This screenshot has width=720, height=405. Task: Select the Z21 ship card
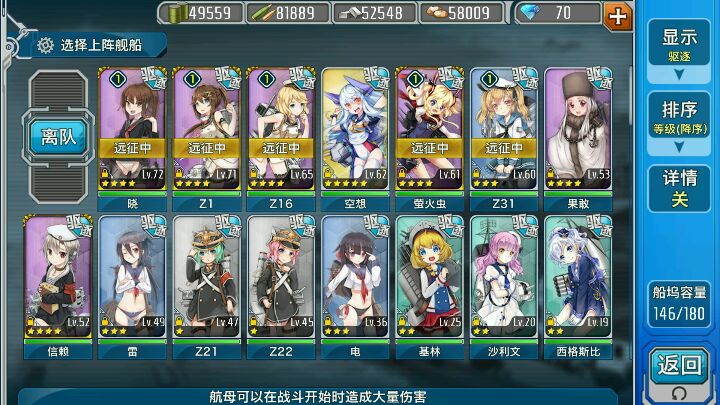[x=207, y=278]
